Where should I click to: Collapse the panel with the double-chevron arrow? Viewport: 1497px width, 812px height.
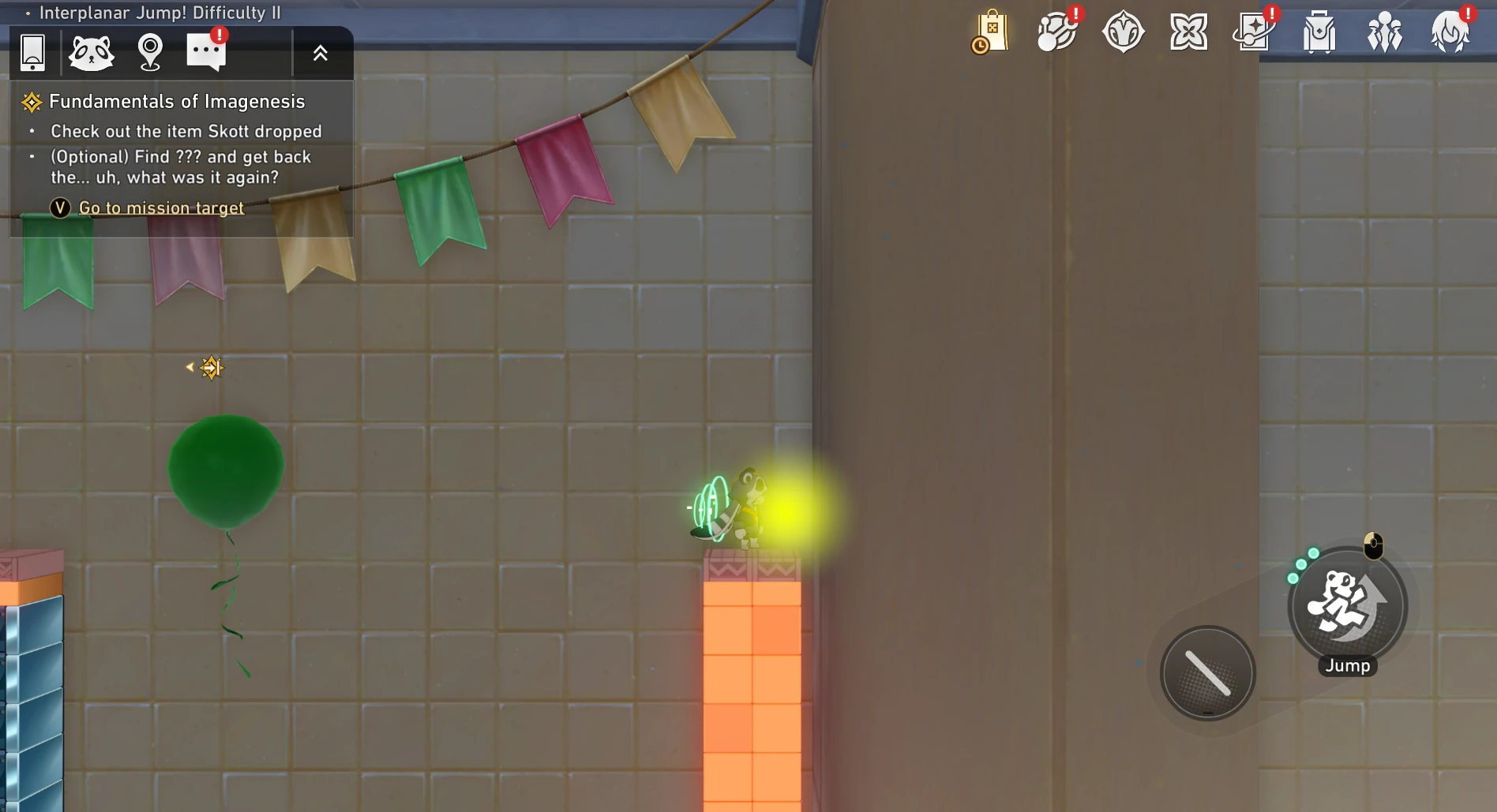320,53
